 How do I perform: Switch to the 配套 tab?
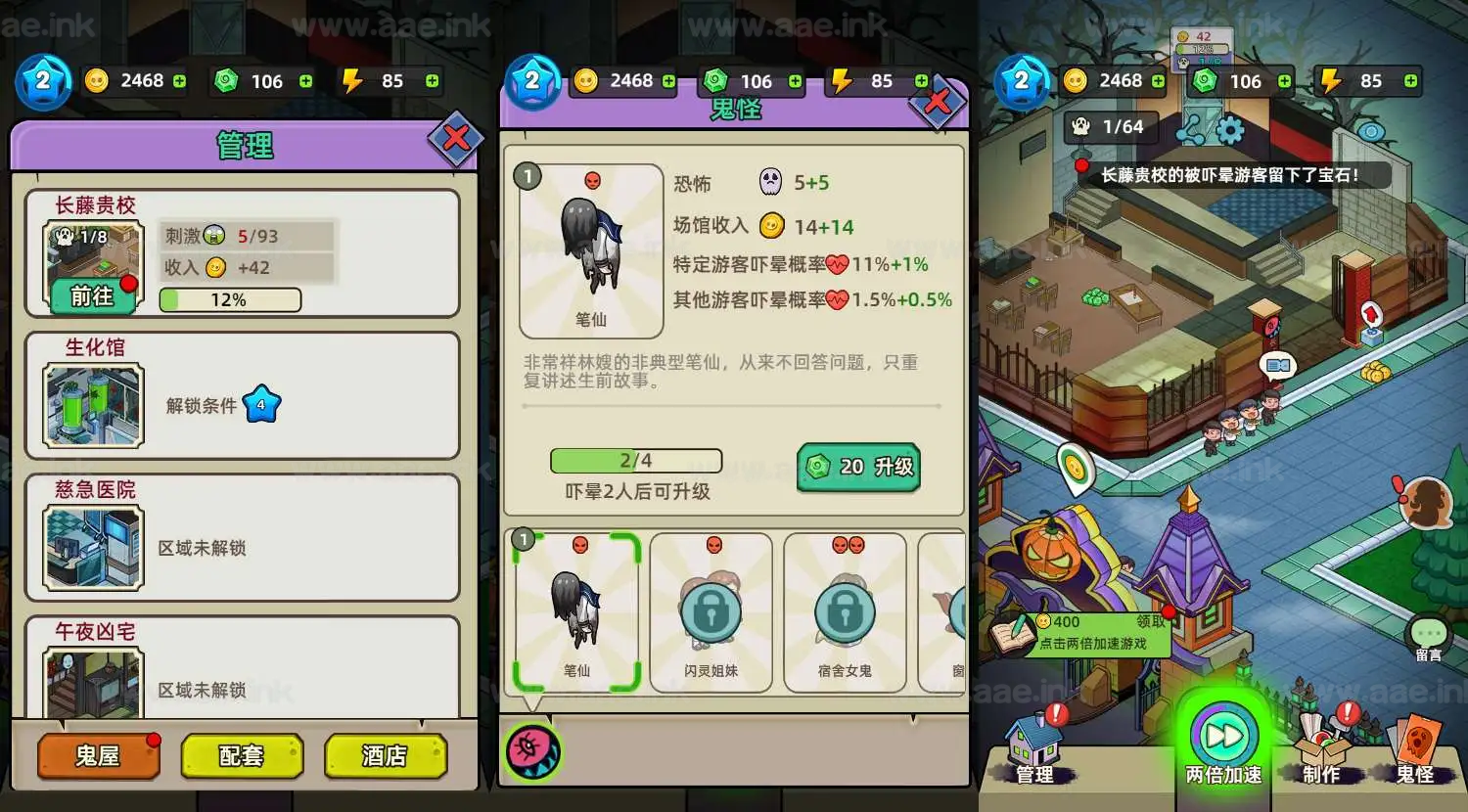(x=241, y=756)
